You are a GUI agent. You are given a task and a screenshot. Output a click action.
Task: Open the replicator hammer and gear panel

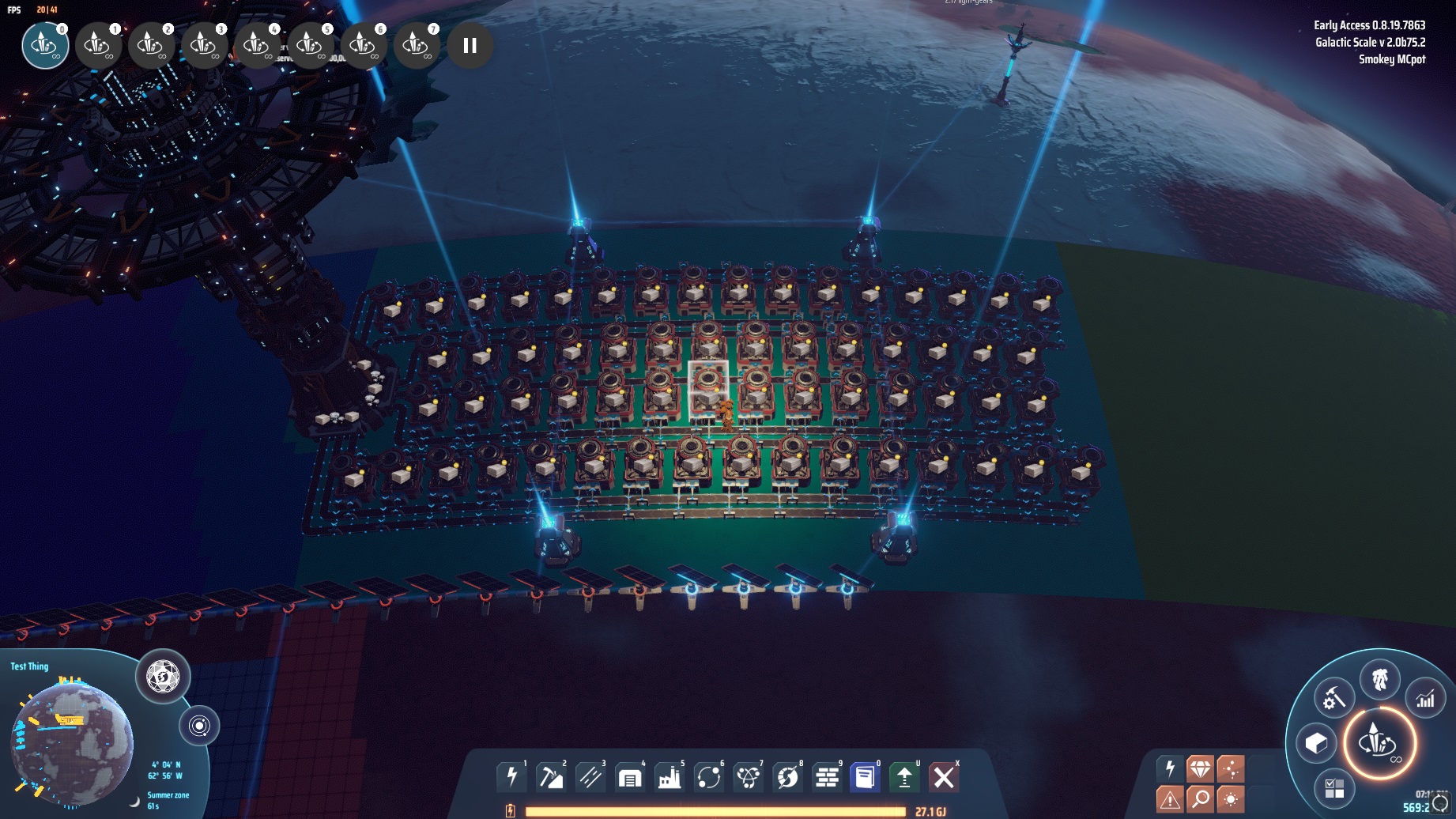click(x=1334, y=699)
